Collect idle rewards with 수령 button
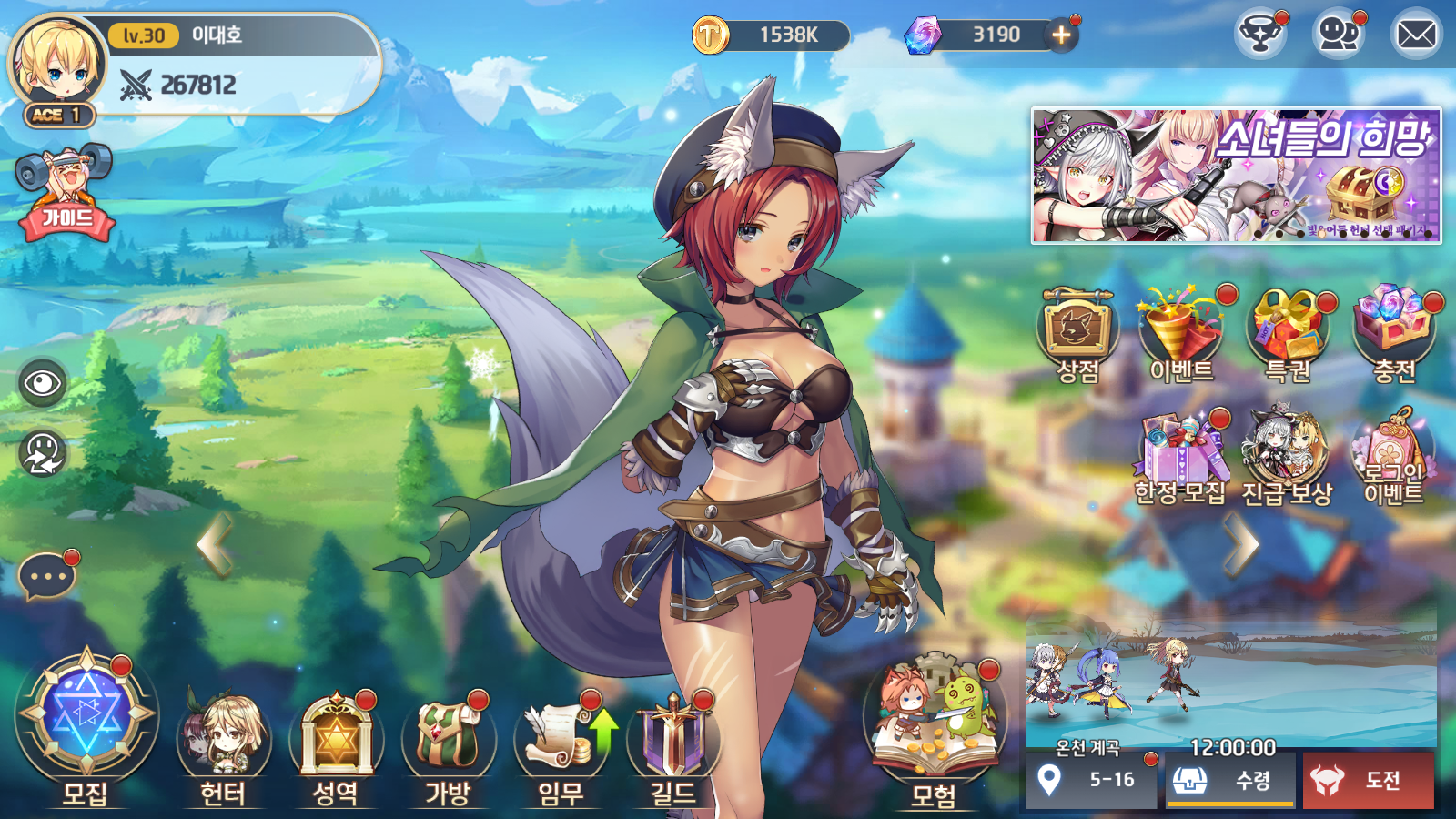1456x819 pixels. coord(1230,780)
